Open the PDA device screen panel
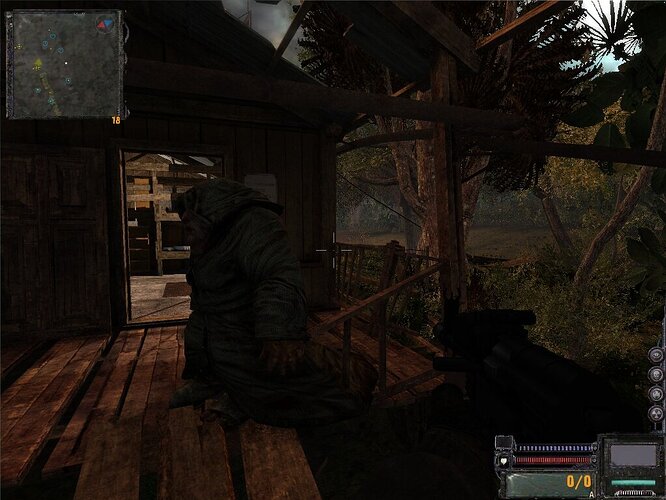The image size is (666, 500). coord(632,457)
